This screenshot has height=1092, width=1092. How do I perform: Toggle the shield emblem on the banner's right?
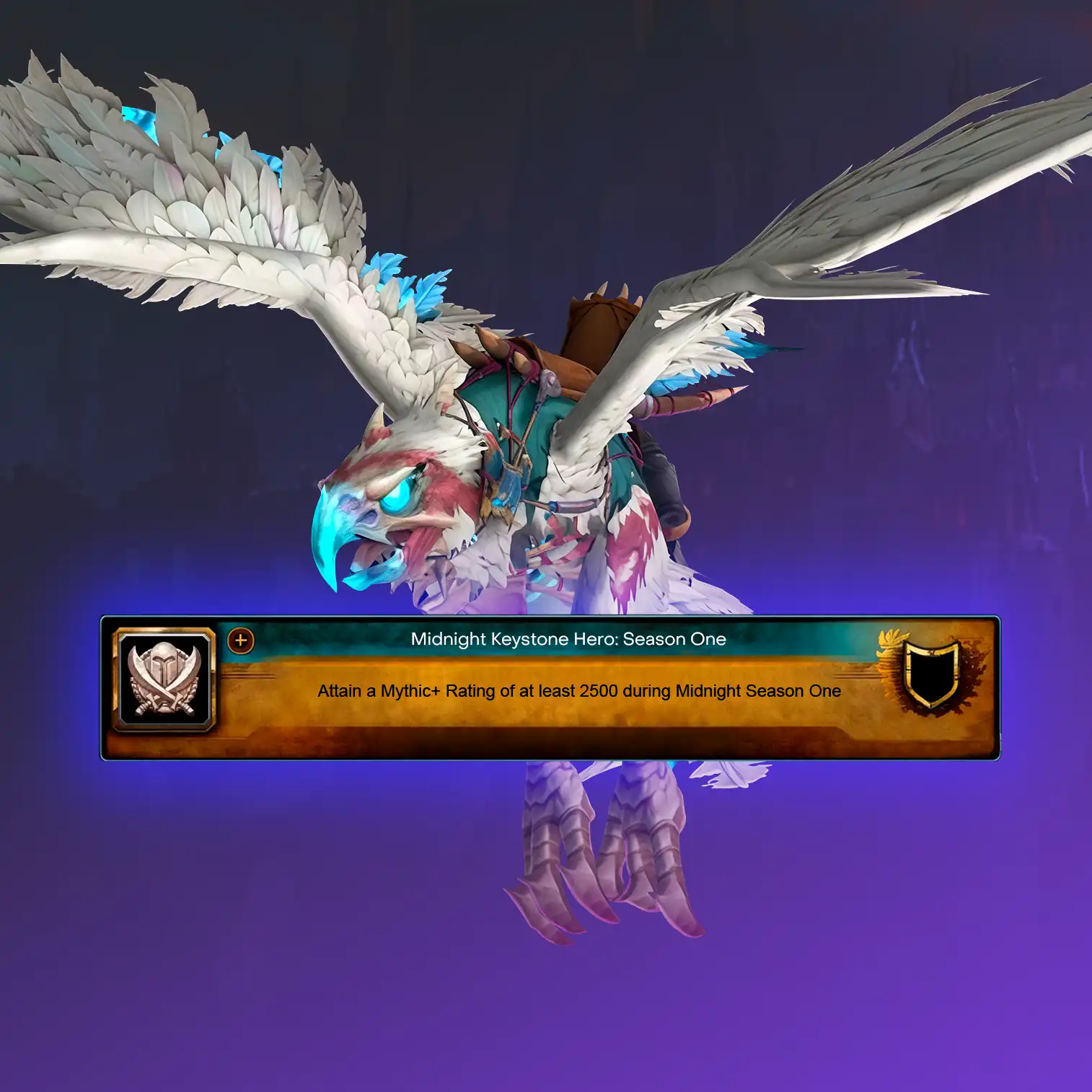point(930,673)
